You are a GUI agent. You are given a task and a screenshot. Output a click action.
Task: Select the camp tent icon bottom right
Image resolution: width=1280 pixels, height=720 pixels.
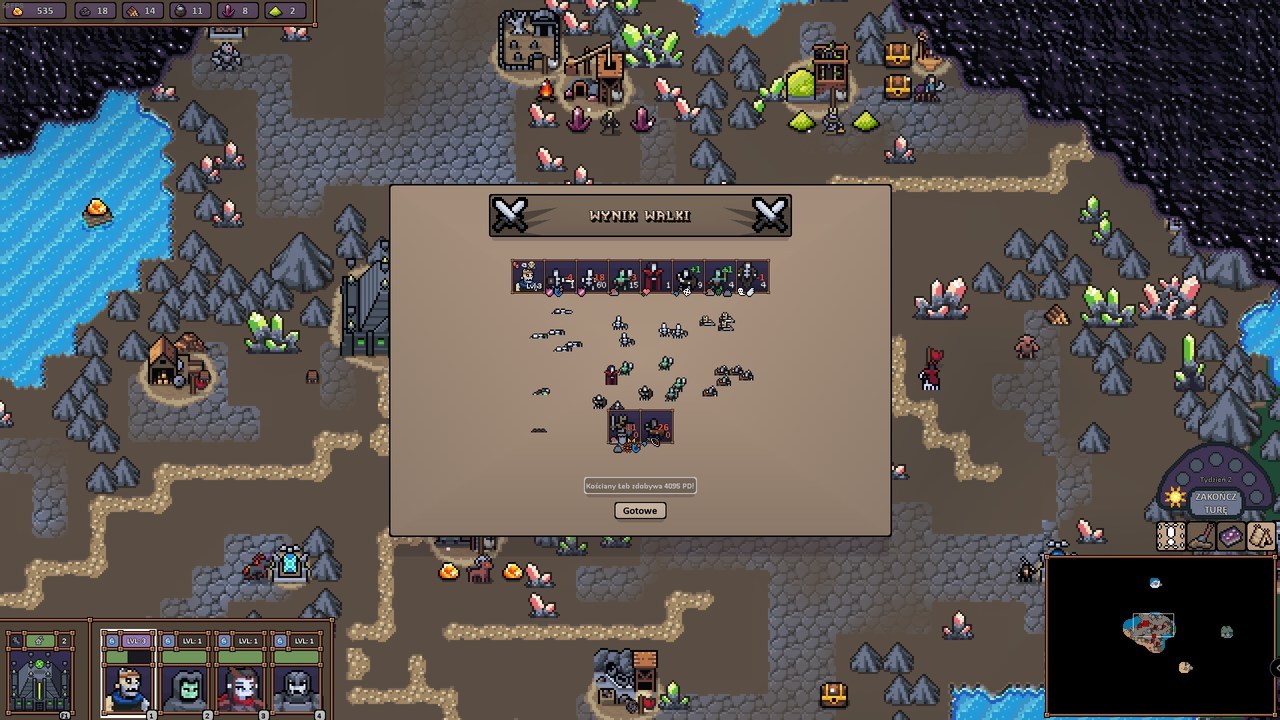1260,536
